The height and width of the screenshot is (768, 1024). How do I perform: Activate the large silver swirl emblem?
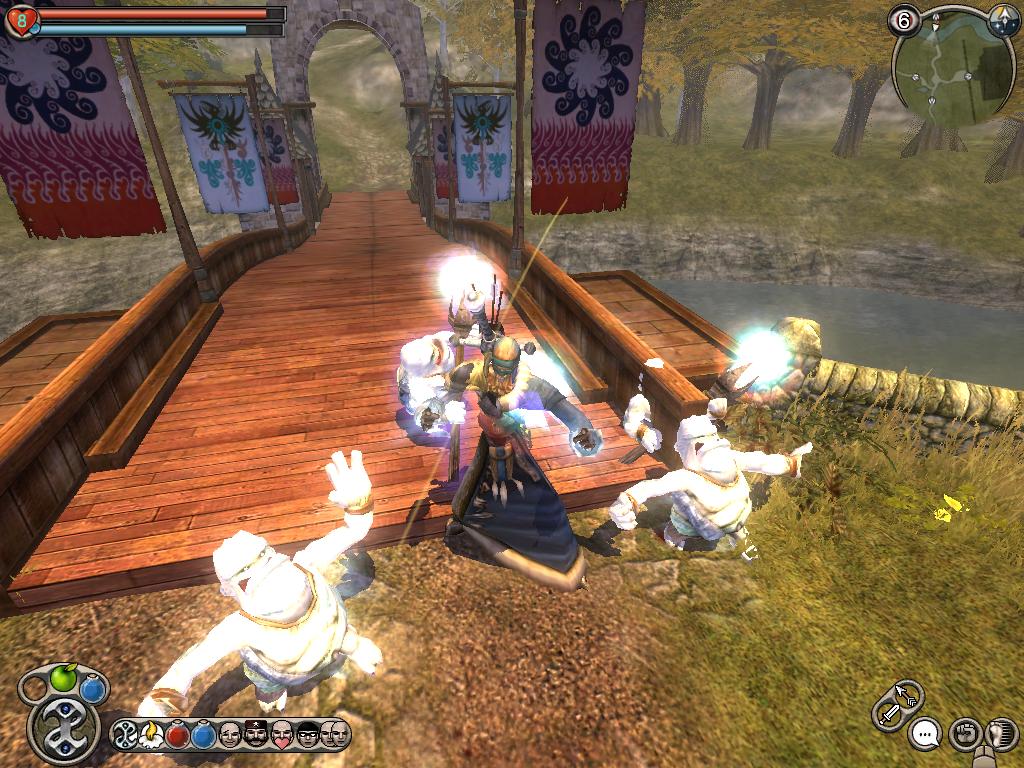(63, 730)
